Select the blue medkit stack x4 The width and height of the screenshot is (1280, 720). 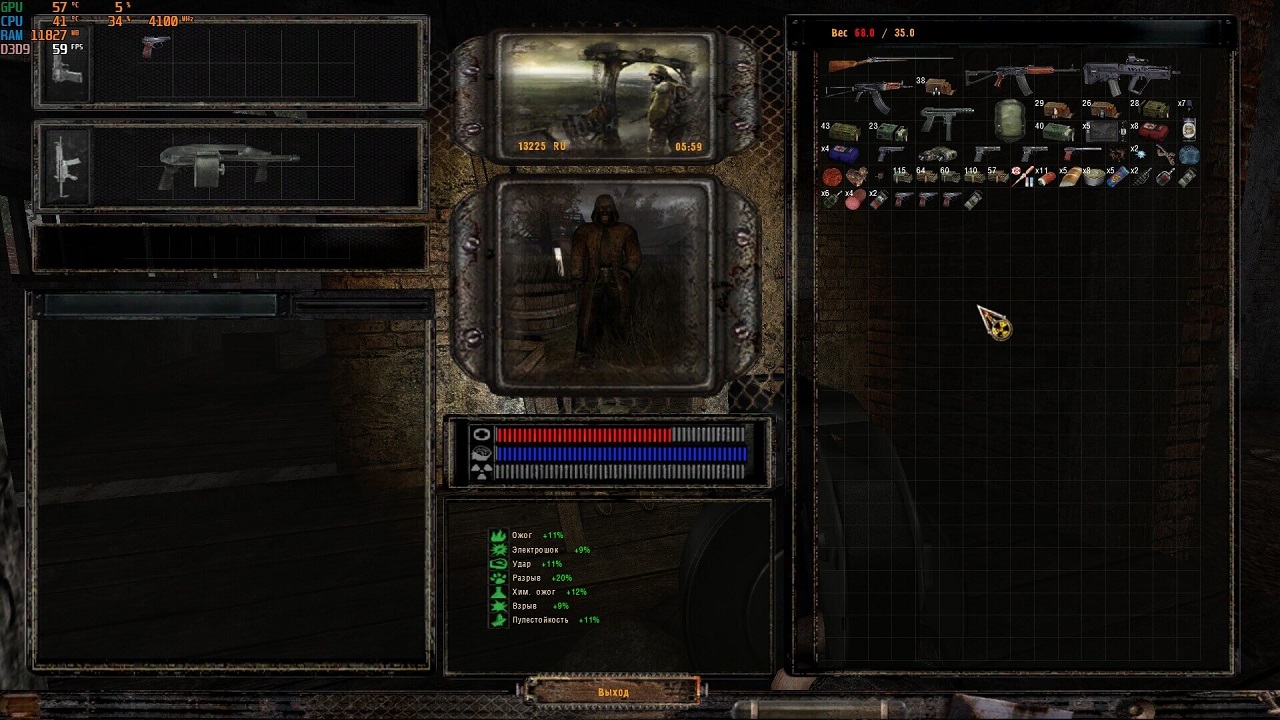pyautogui.click(x=843, y=153)
